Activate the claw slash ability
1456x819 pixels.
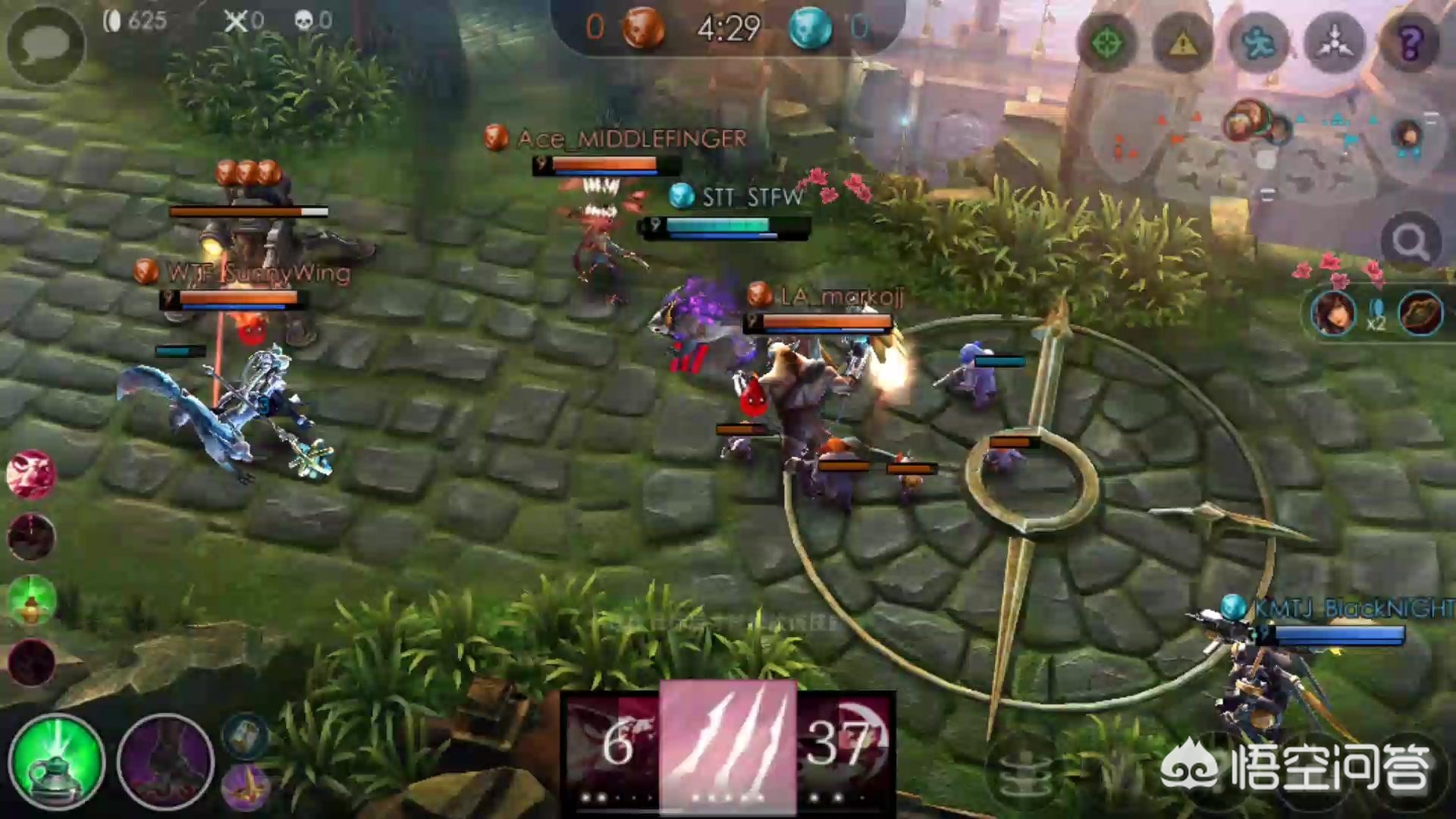[x=728, y=747]
